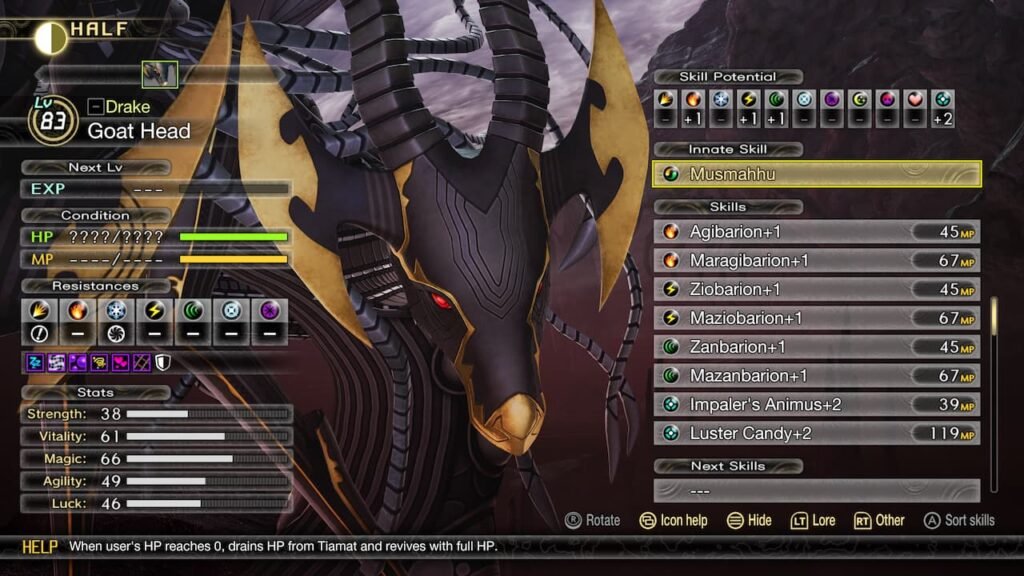Switch to the Other info view
The image size is (1024, 576).
879,520
